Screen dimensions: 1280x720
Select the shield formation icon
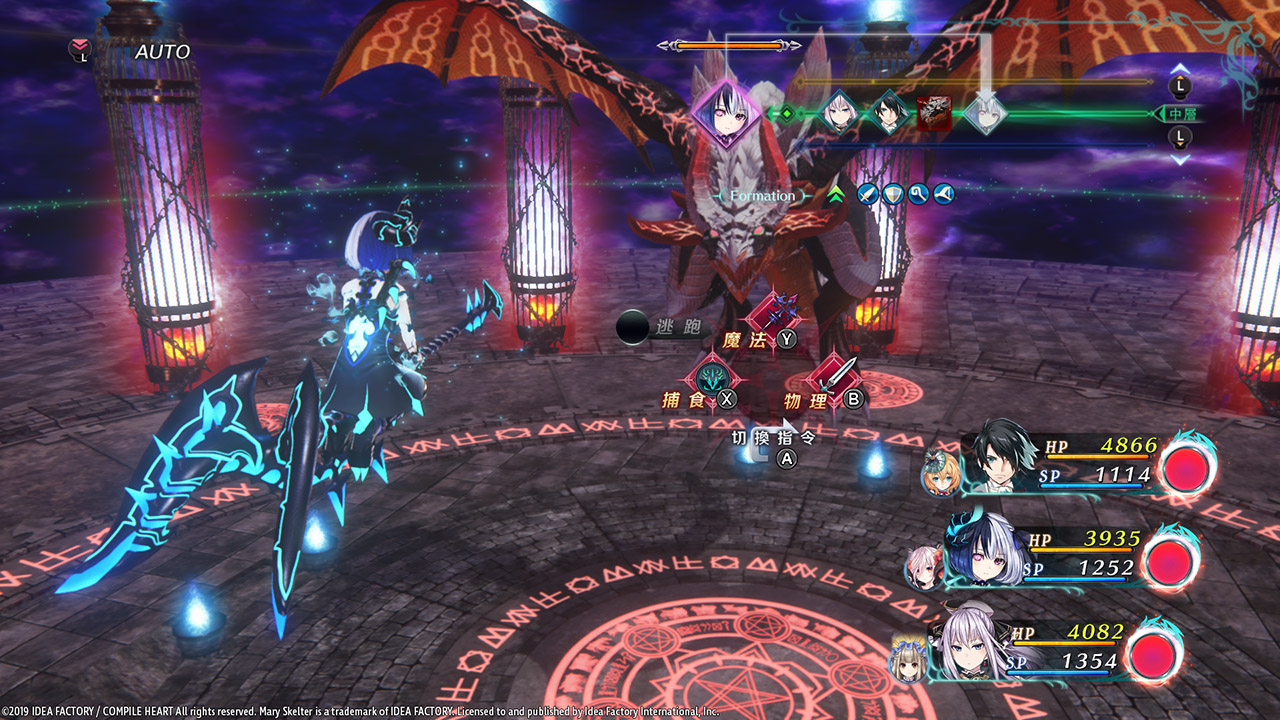[x=892, y=195]
